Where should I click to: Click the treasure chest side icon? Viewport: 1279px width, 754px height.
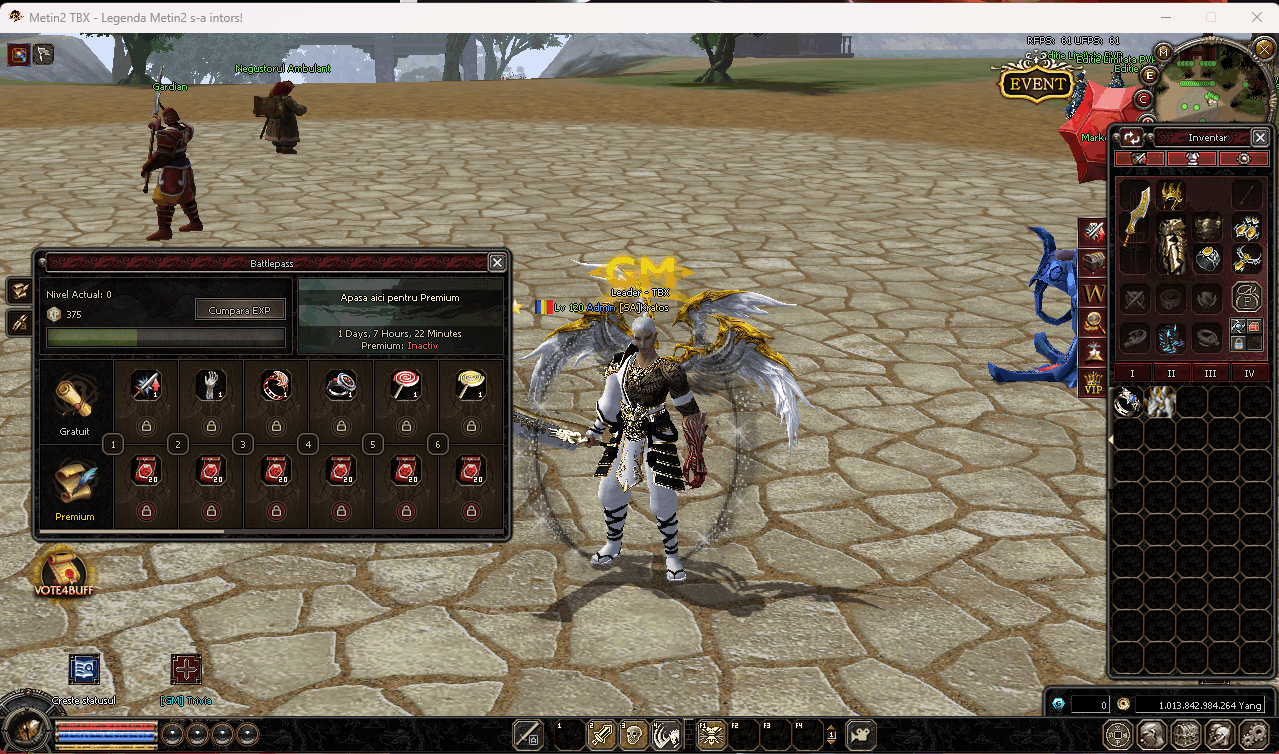click(x=1093, y=262)
